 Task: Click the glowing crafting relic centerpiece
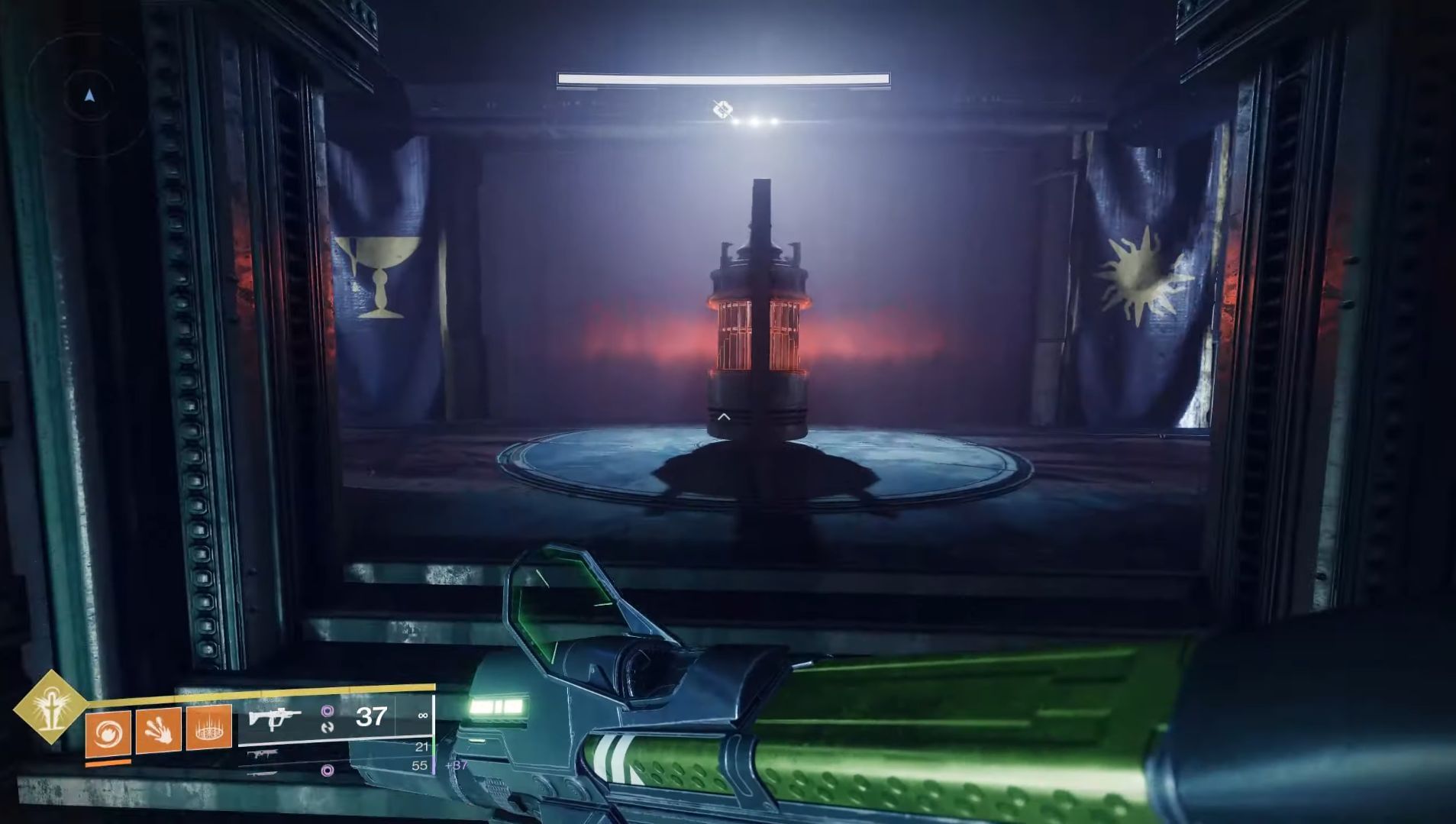(756, 328)
